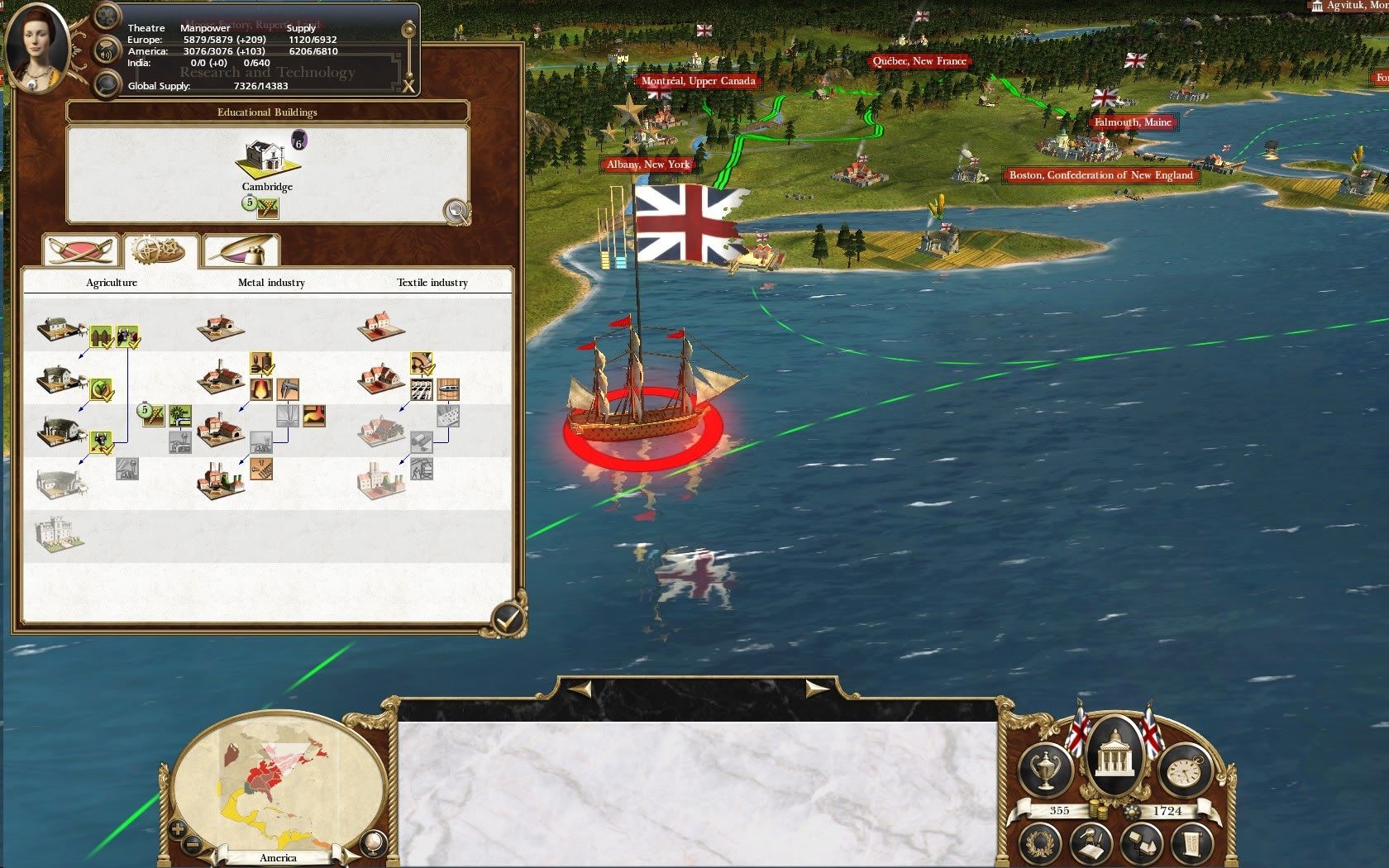Zoom in the minimap with the plus button

(x=177, y=829)
